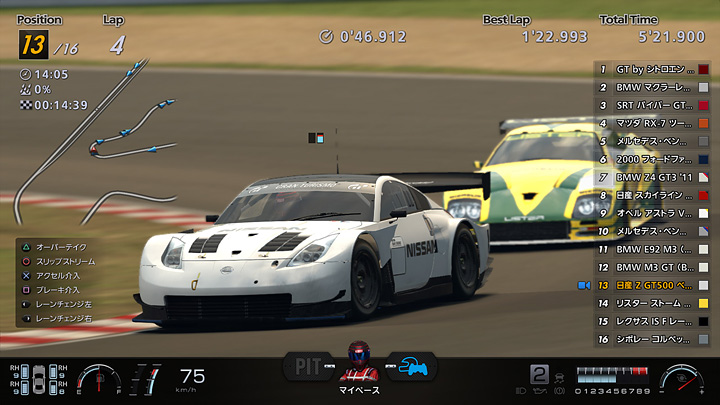Toggle the blue camera icon beside position 13

(x=584, y=285)
